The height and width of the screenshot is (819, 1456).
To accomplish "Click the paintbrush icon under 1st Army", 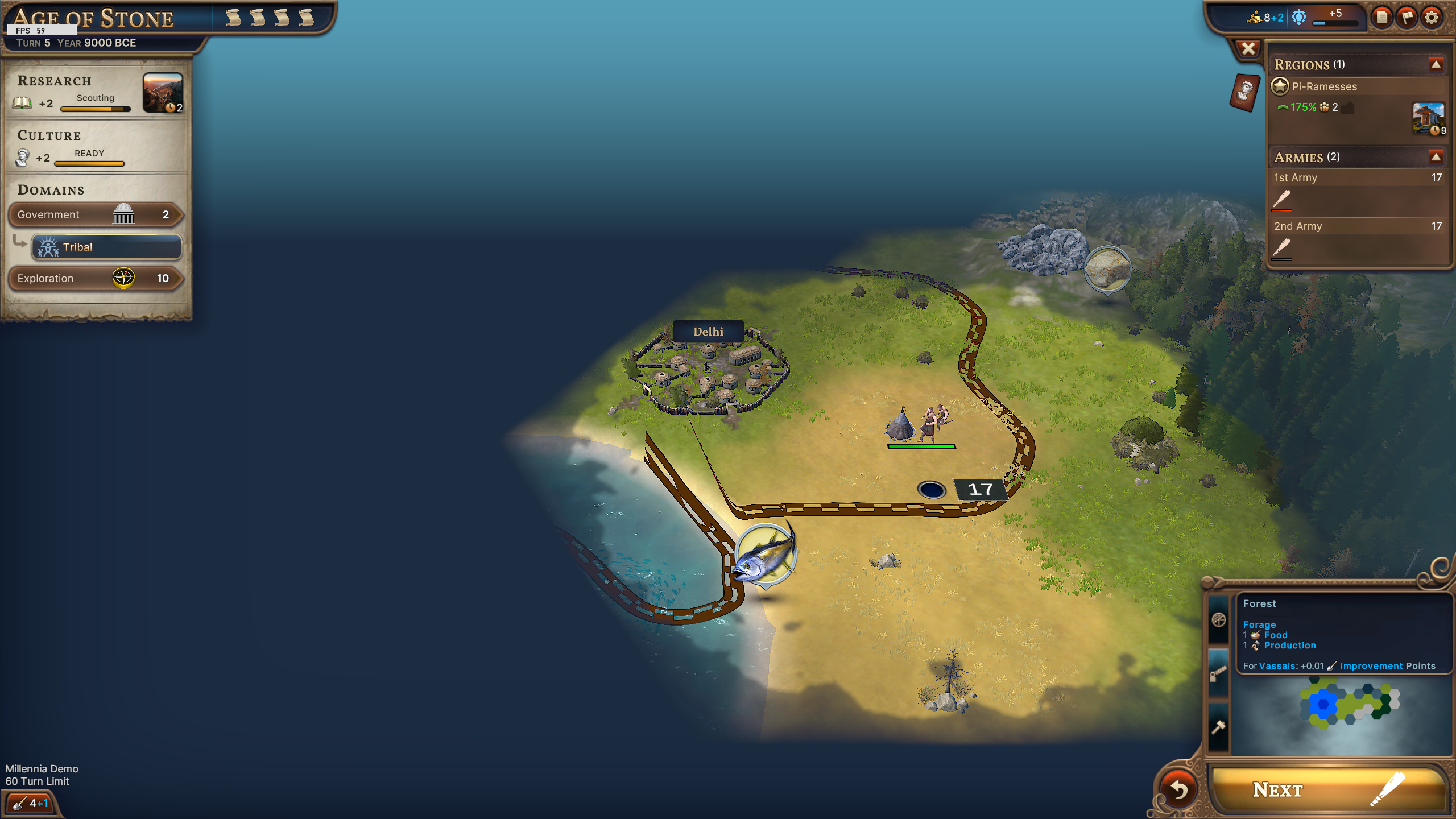I will pyautogui.click(x=1282, y=198).
